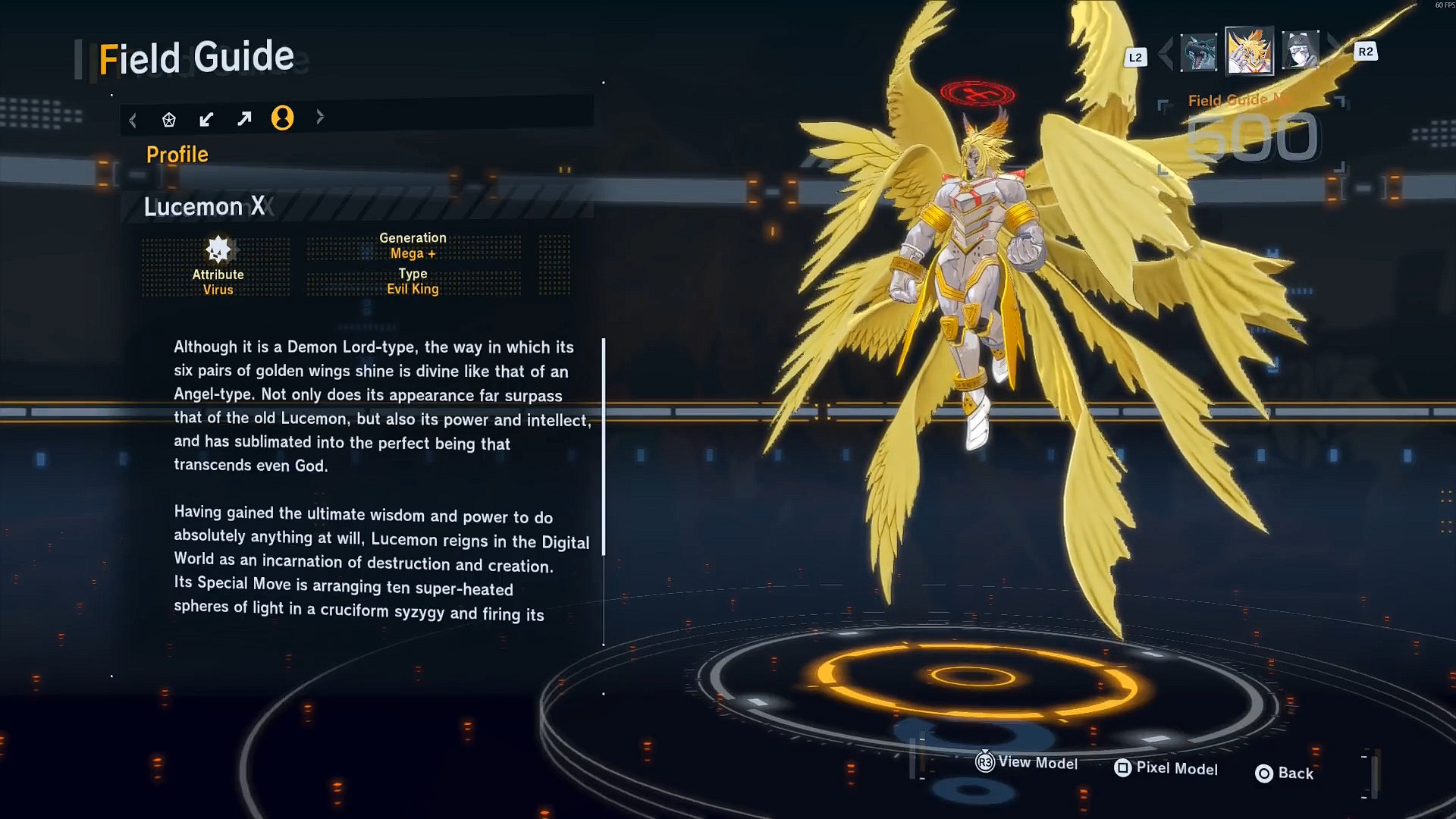This screenshot has width=1456, height=819.
Task: Click the right arrow beside the tab icons
Action: pyautogui.click(x=320, y=117)
